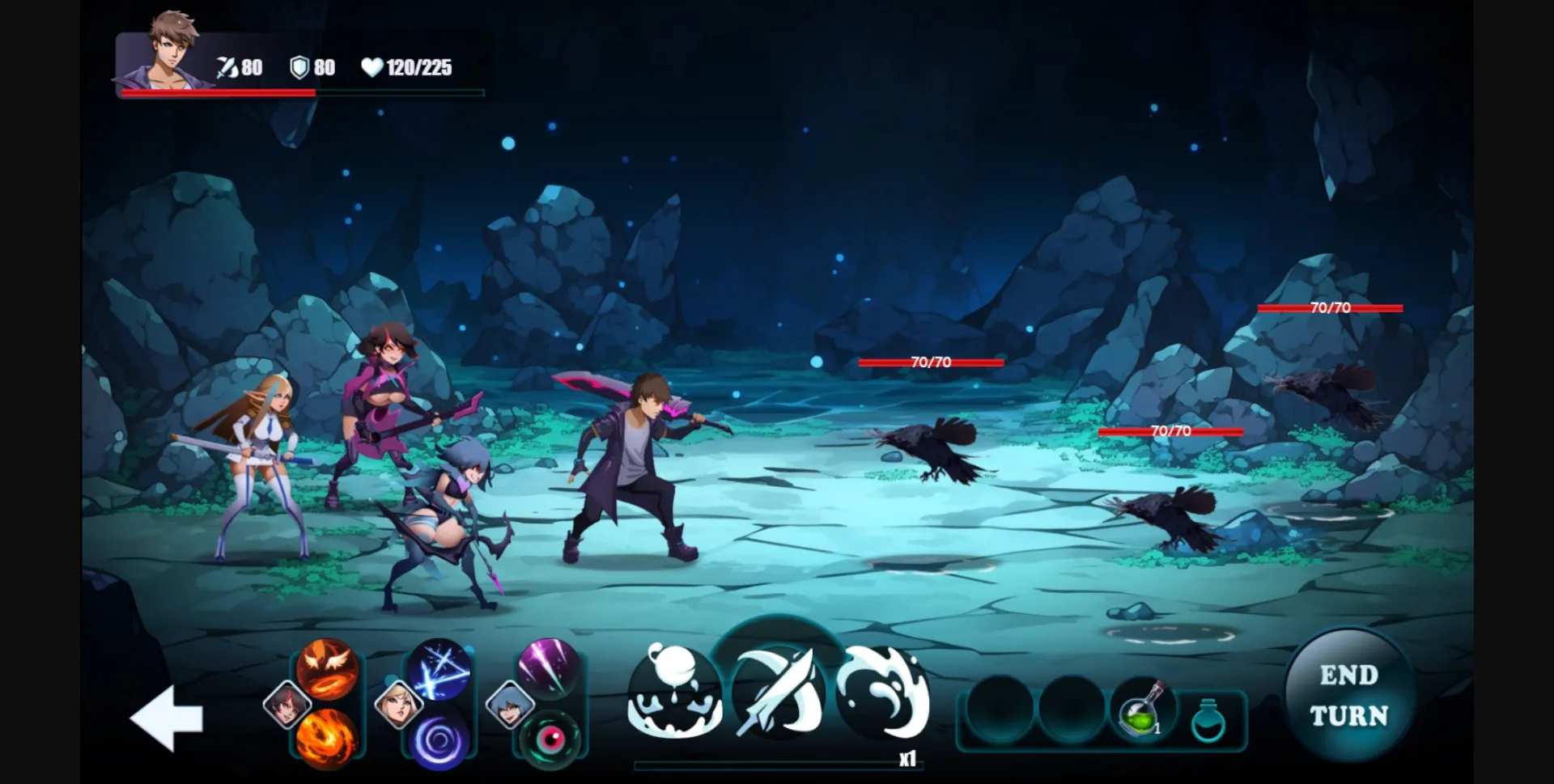Choose the dripping slime monster ability
The image size is (1554, 784).
click(x=674, y=695)
